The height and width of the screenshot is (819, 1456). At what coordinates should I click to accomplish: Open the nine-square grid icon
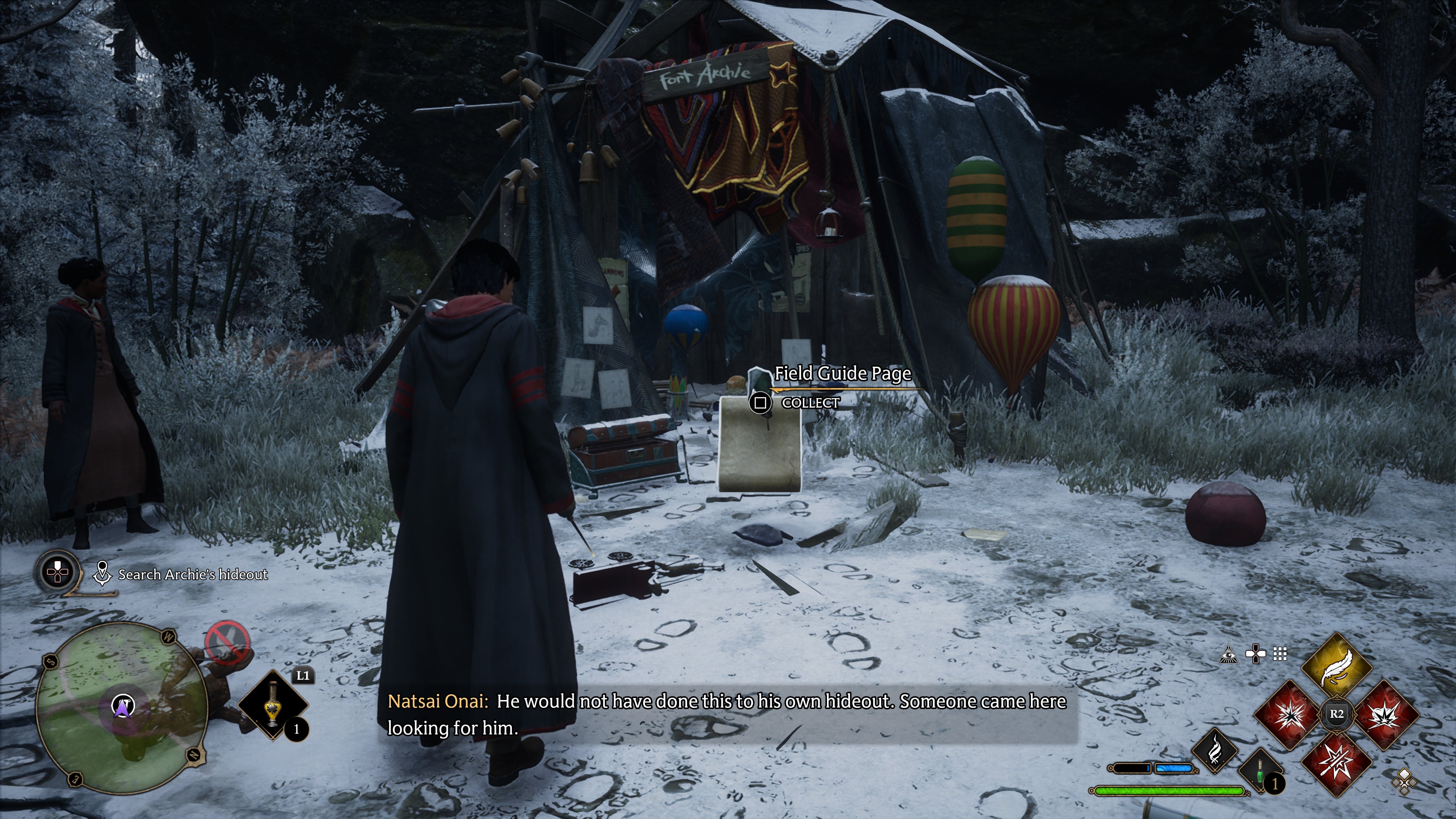click(x=1280, y=654)
